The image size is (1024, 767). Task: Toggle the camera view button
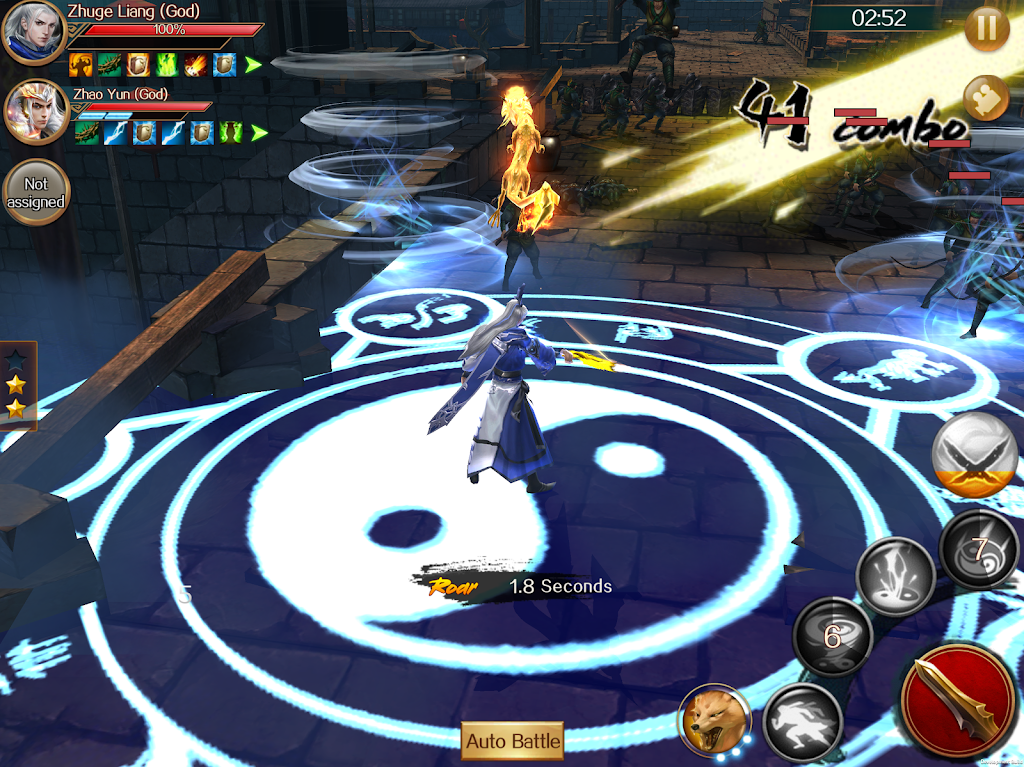pyautogui.click(x=986, y=99)
